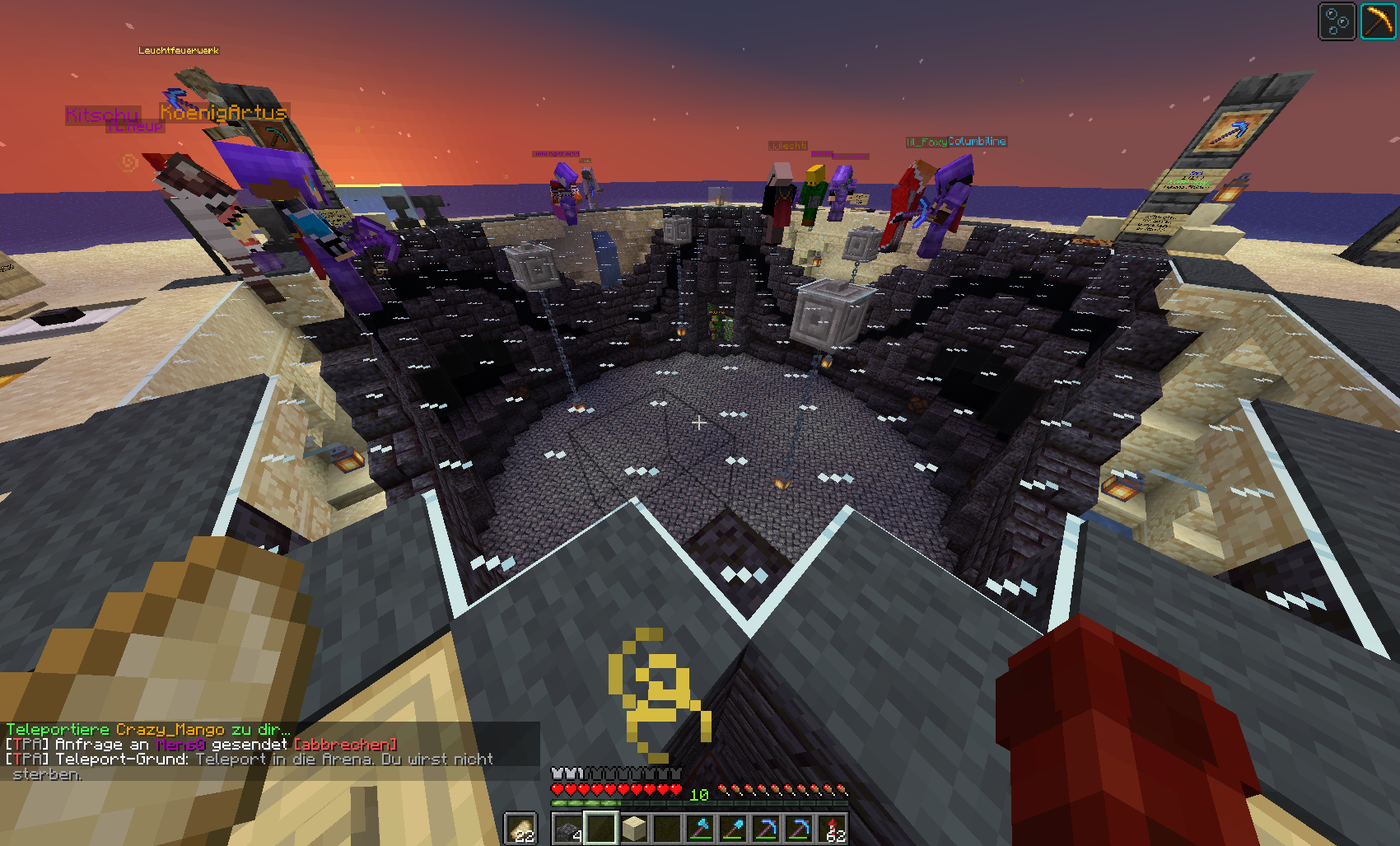Click the highlighted empty hotbar slot
This screenshot has height=846, width=1400.
click(600, 829)
